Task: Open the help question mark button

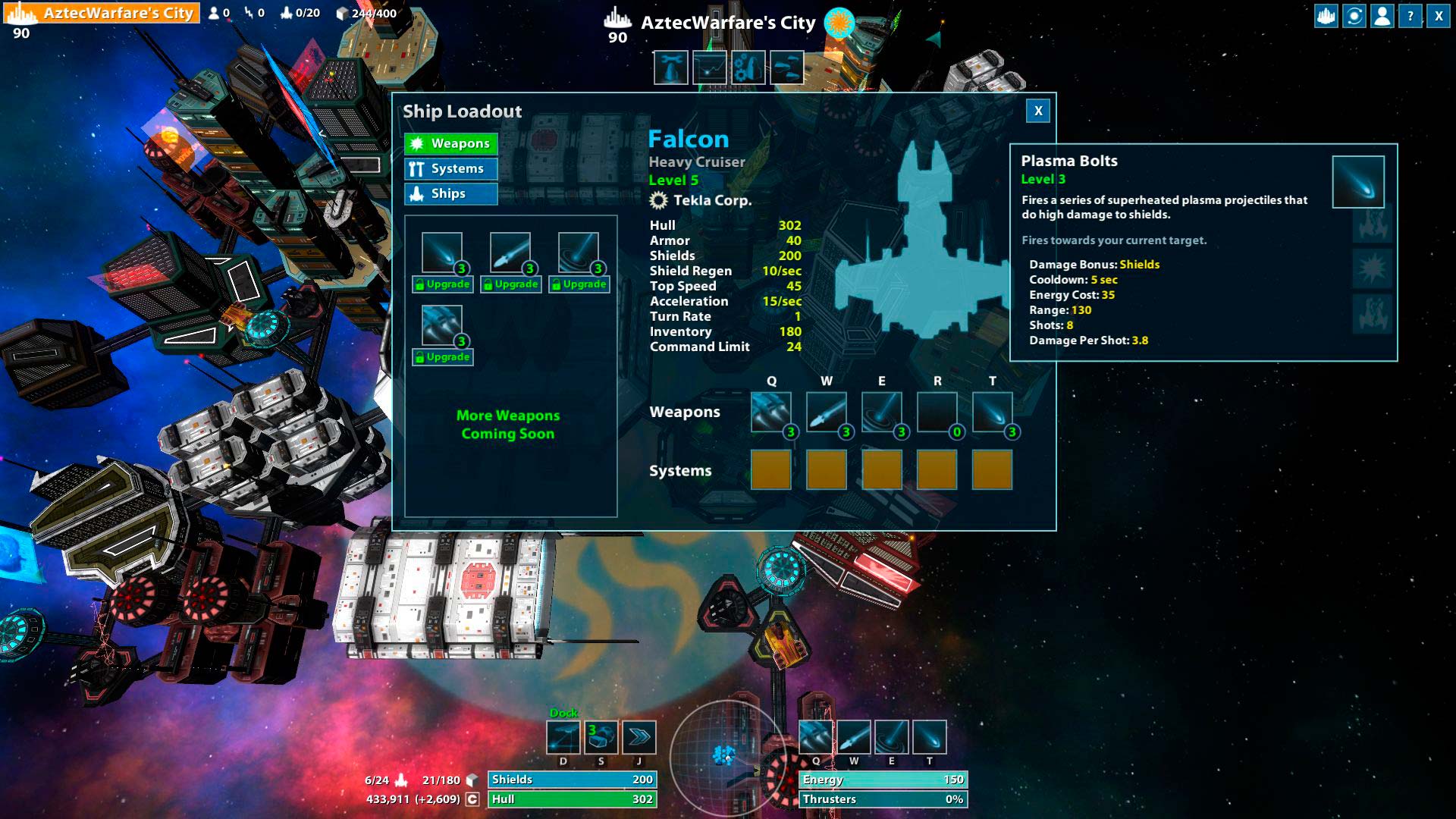Action: [1410, 16]
